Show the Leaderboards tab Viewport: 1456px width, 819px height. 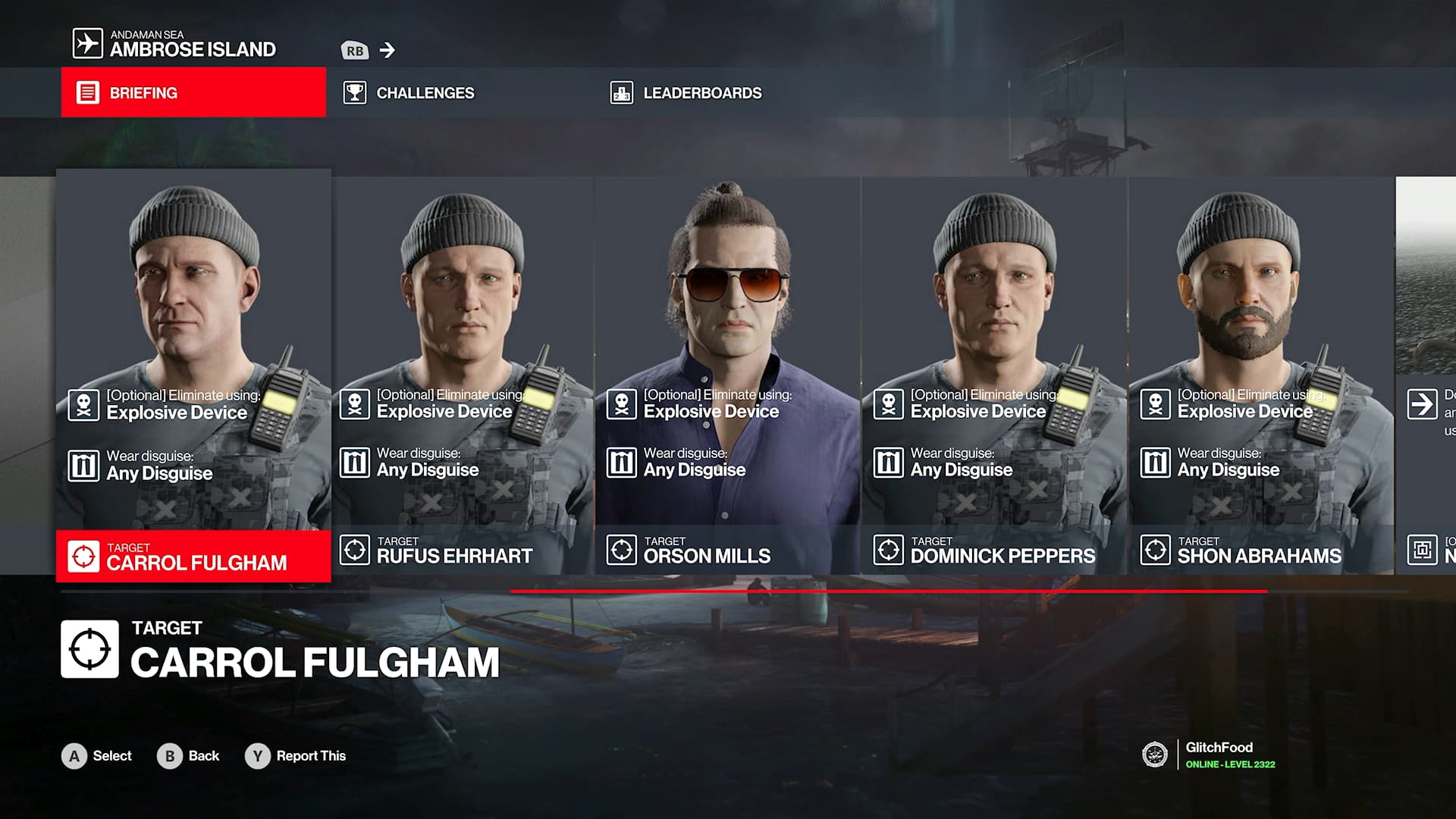(x=701, y=93)
